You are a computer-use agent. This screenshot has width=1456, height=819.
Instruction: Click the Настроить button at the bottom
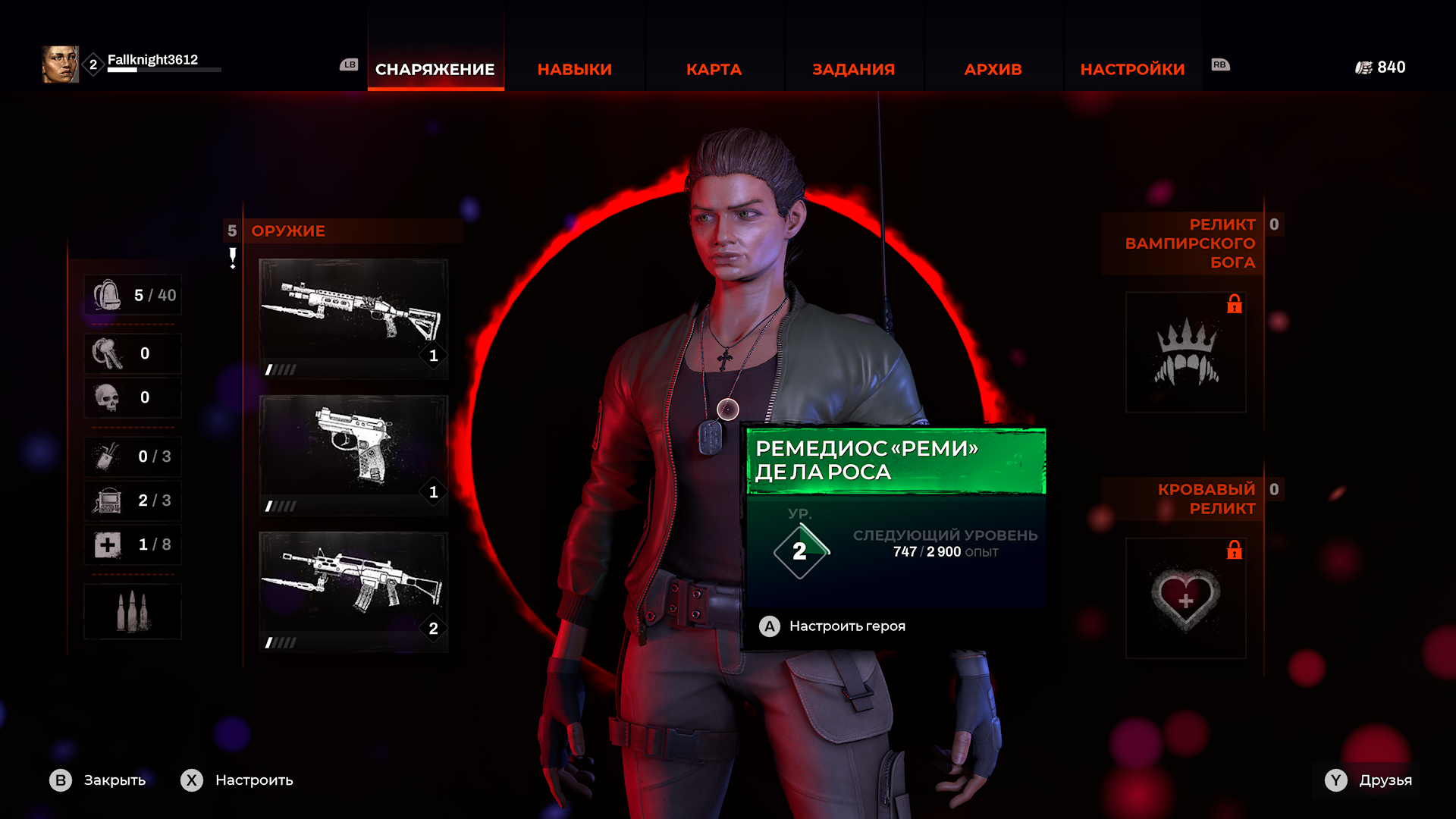tap(237, 780)
